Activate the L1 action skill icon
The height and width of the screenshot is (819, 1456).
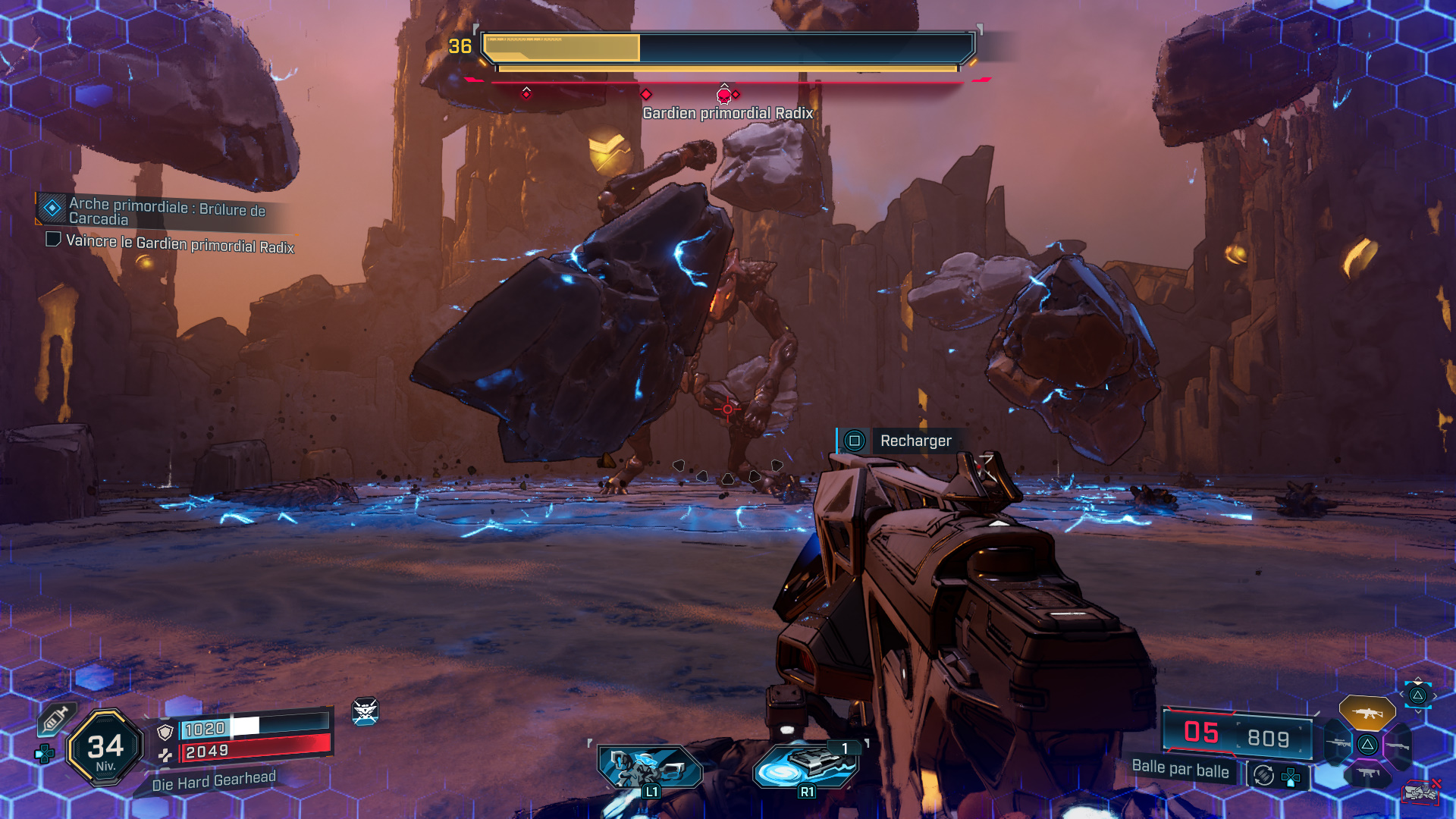650,767
